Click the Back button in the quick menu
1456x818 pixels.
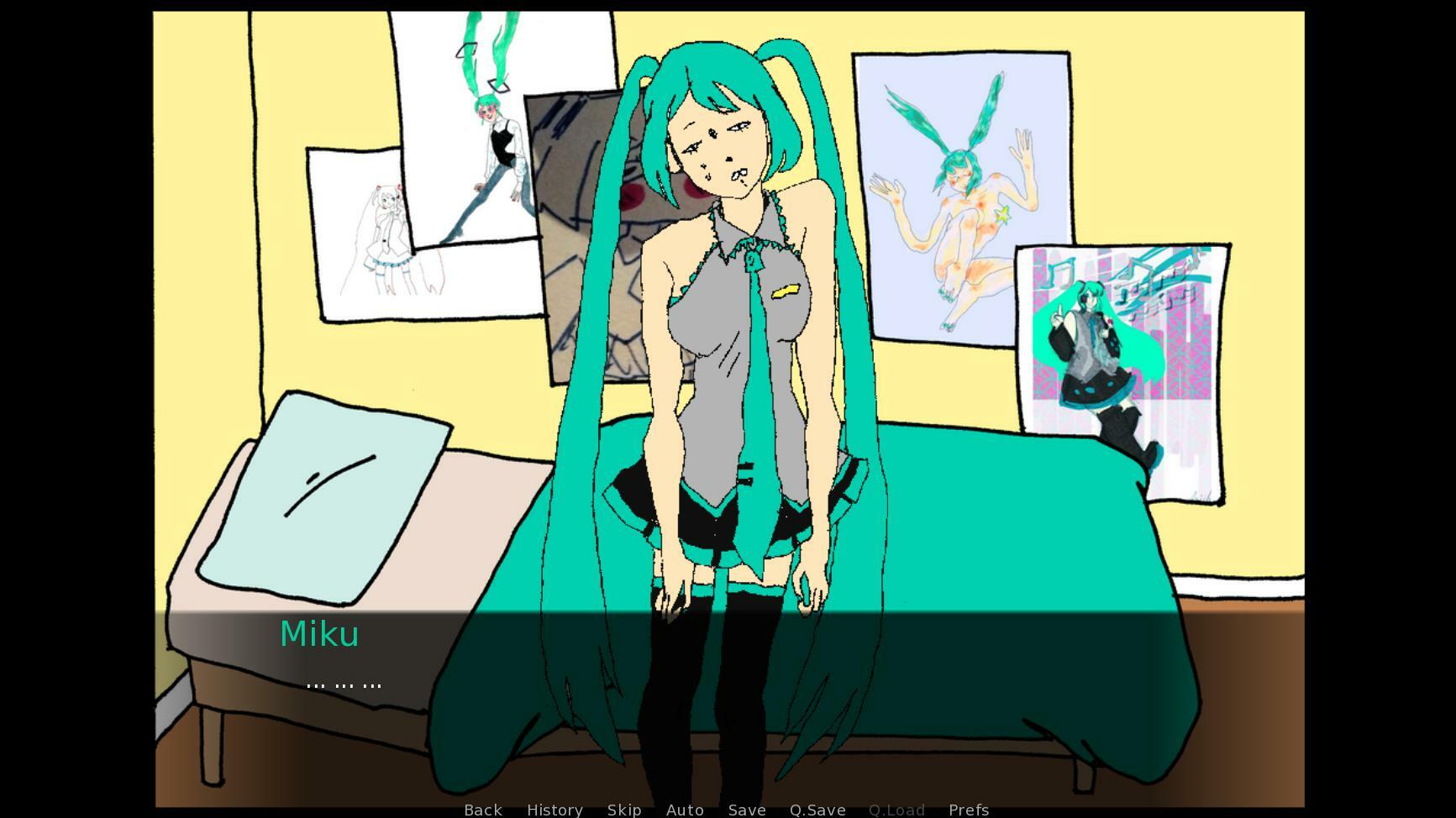[x=482, y=809]
